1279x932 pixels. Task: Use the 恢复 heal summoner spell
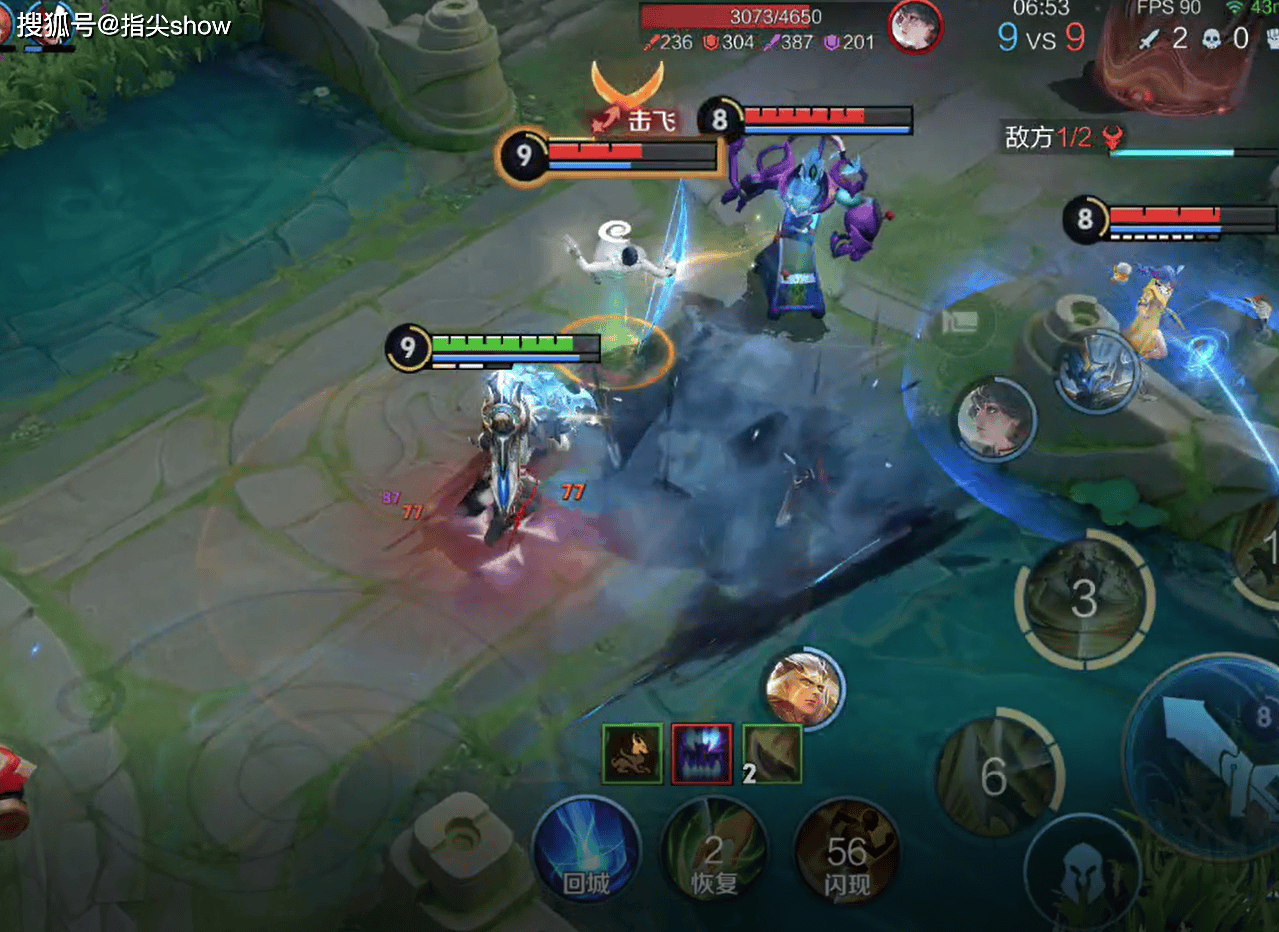pyautogui.click(x=714, y=851)
